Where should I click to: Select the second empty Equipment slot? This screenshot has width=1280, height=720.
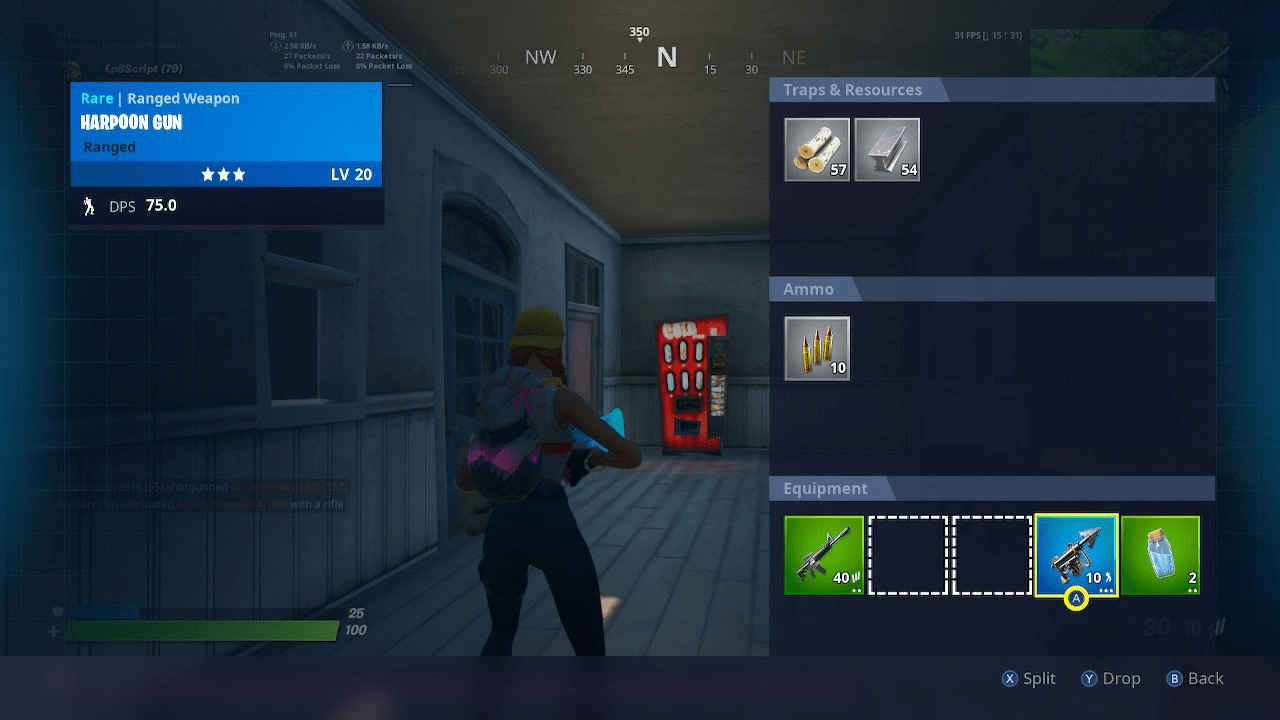992,556
